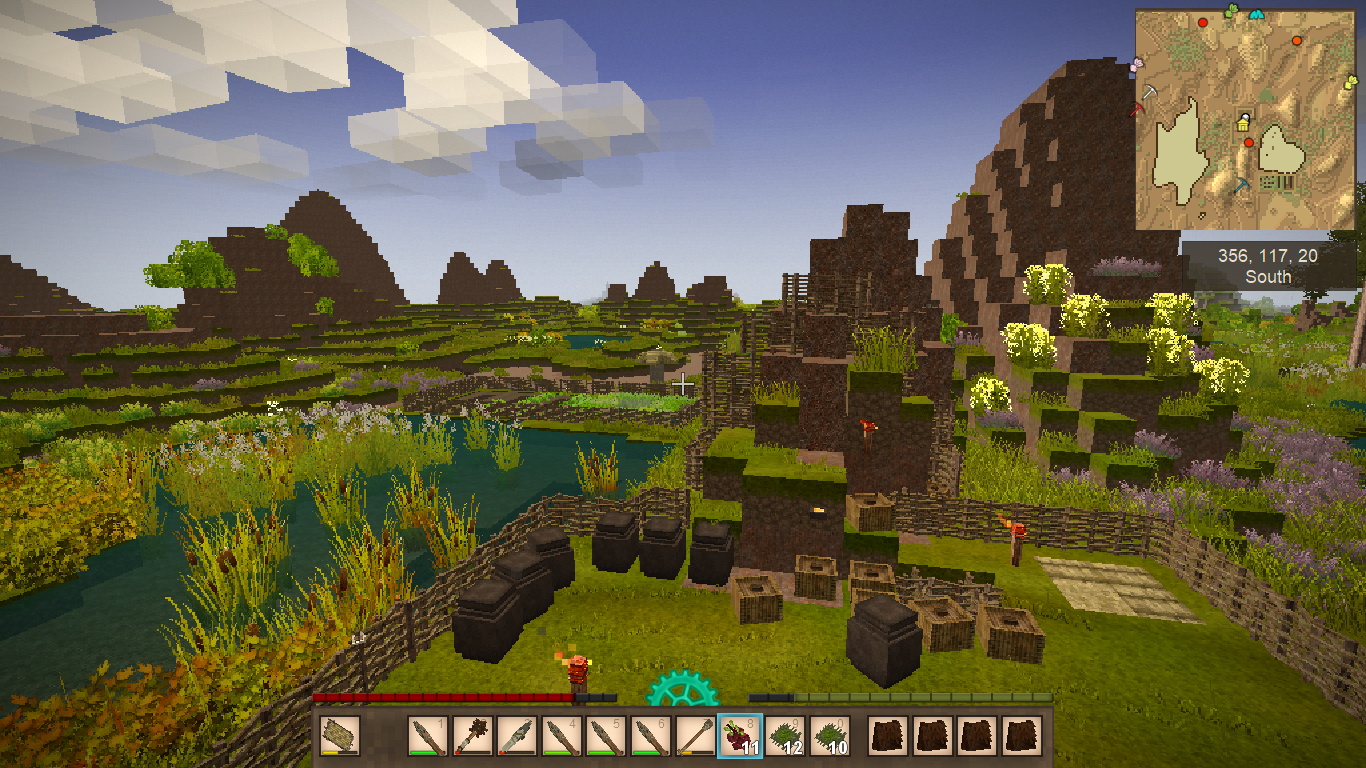Select hotbar slot number 1

pyautogui.click(x=428, y=737)
